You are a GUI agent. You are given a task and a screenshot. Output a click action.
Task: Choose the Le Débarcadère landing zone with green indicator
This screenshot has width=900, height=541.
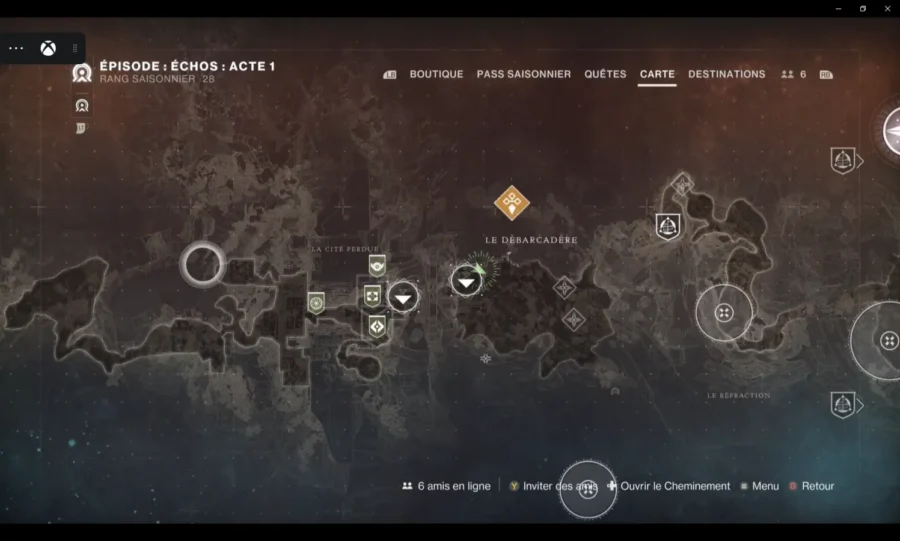click(x=467, y=281)
